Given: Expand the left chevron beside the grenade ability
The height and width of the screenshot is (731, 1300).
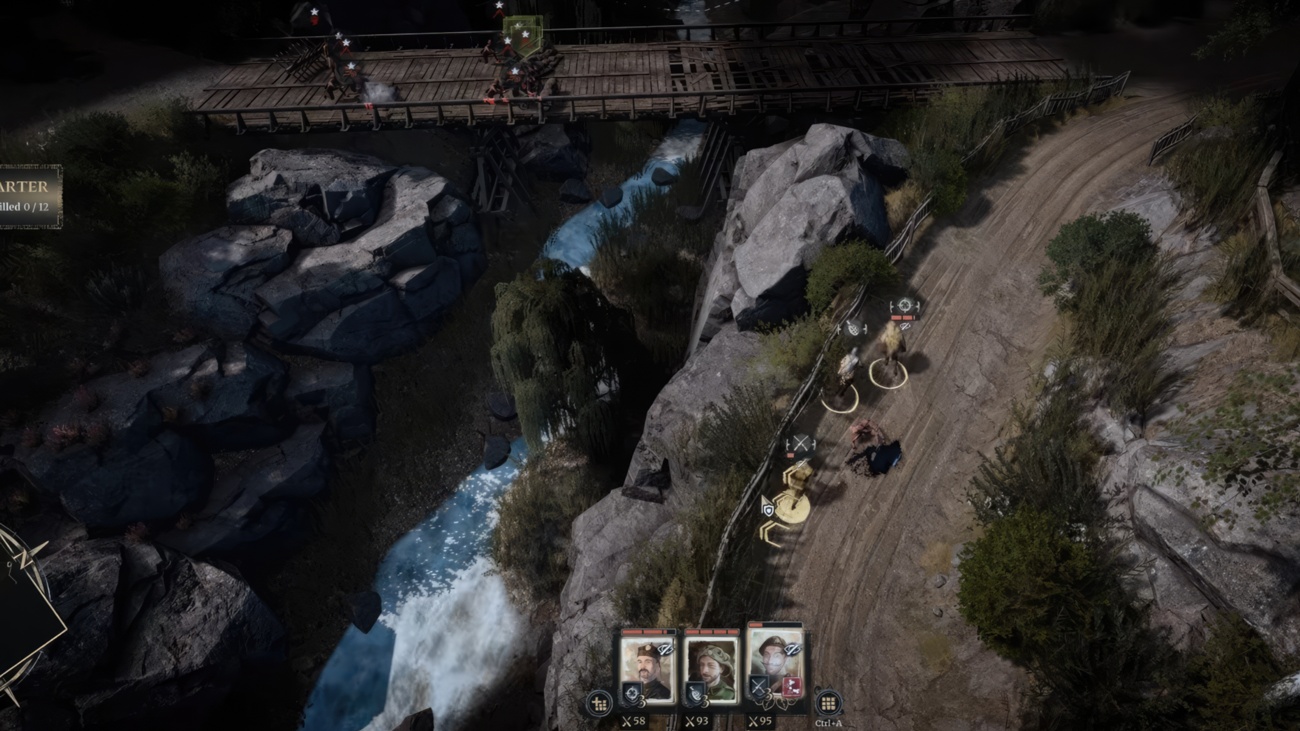Looking at the screenshot, I should pyautogui.click(x=840, y=329).
